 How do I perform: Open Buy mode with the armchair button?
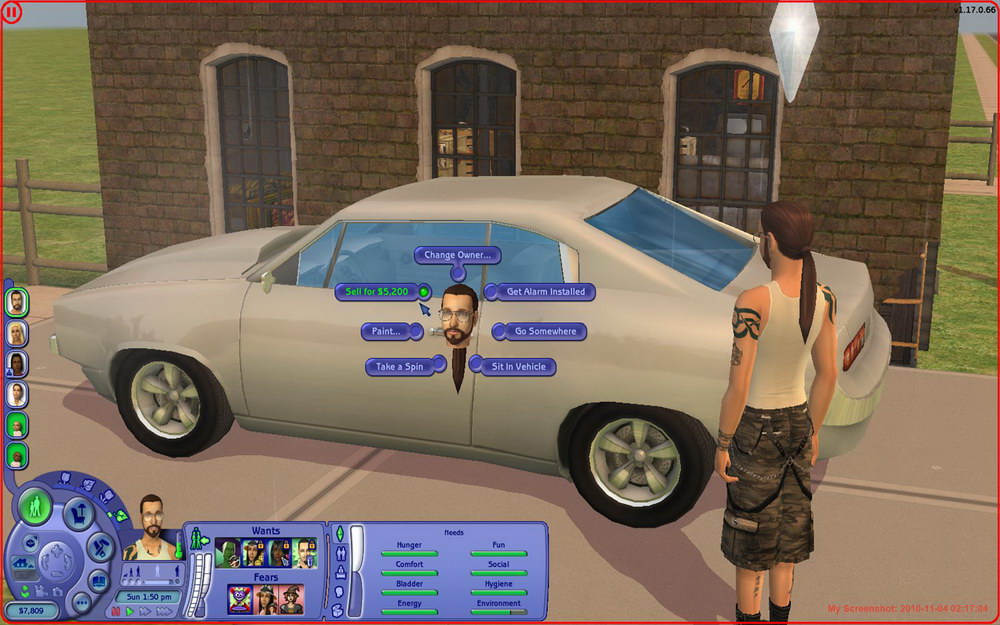[78, 514]
